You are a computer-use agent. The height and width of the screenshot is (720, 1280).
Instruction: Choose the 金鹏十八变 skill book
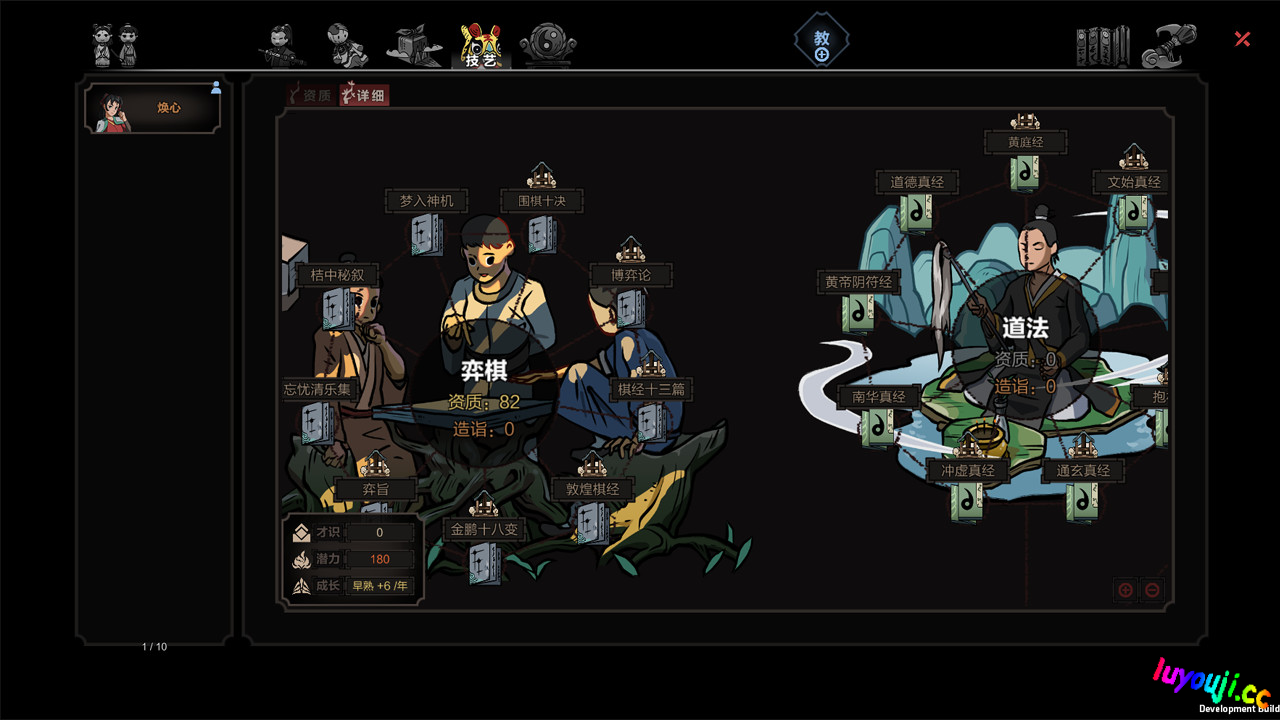484,562
